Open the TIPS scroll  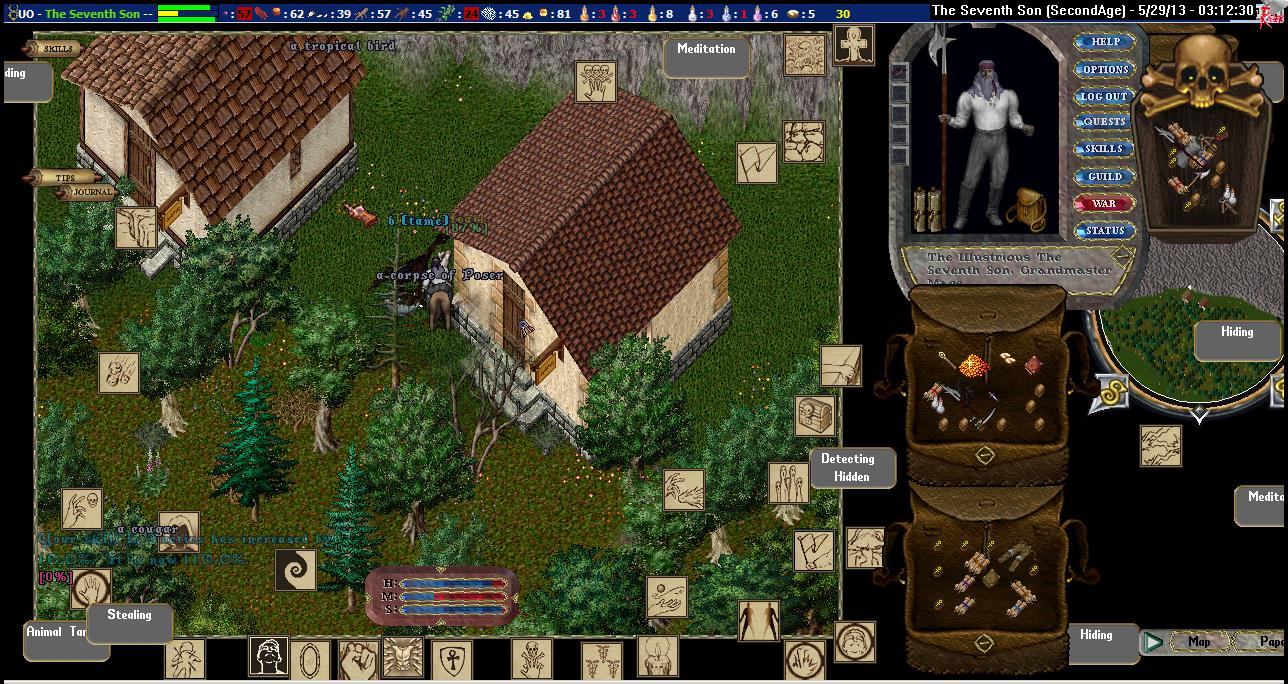tap(62, 178)
